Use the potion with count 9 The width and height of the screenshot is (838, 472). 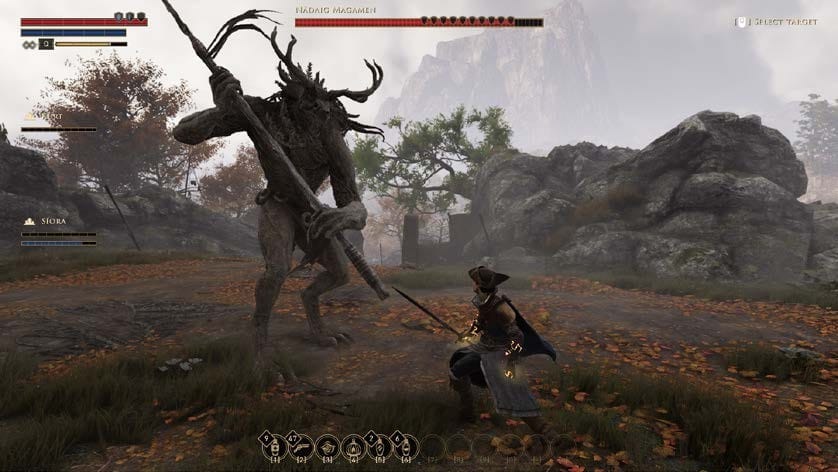[273, 446]
